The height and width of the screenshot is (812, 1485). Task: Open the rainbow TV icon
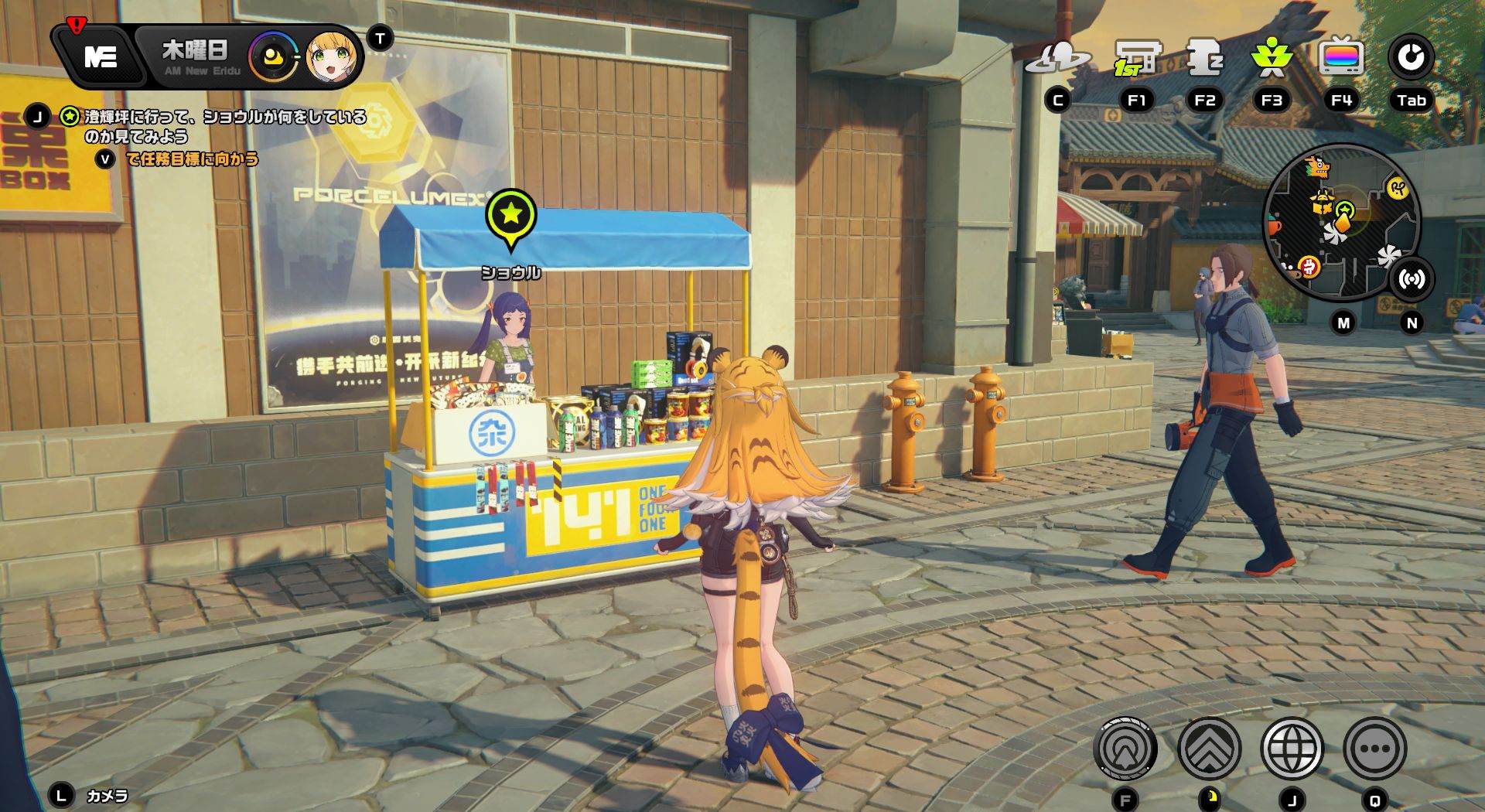point(1340,58)
